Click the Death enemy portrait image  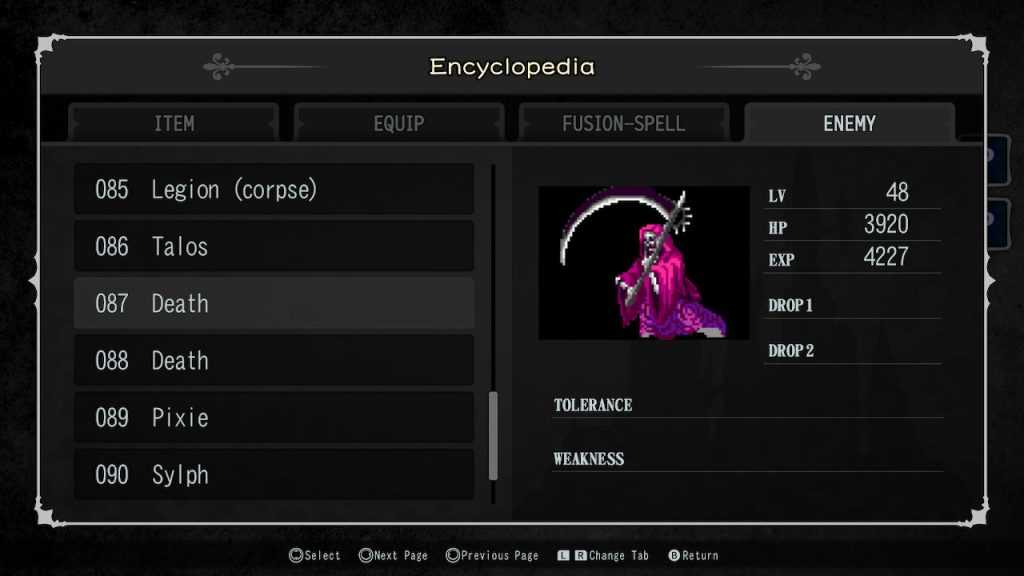pos(644,262)
